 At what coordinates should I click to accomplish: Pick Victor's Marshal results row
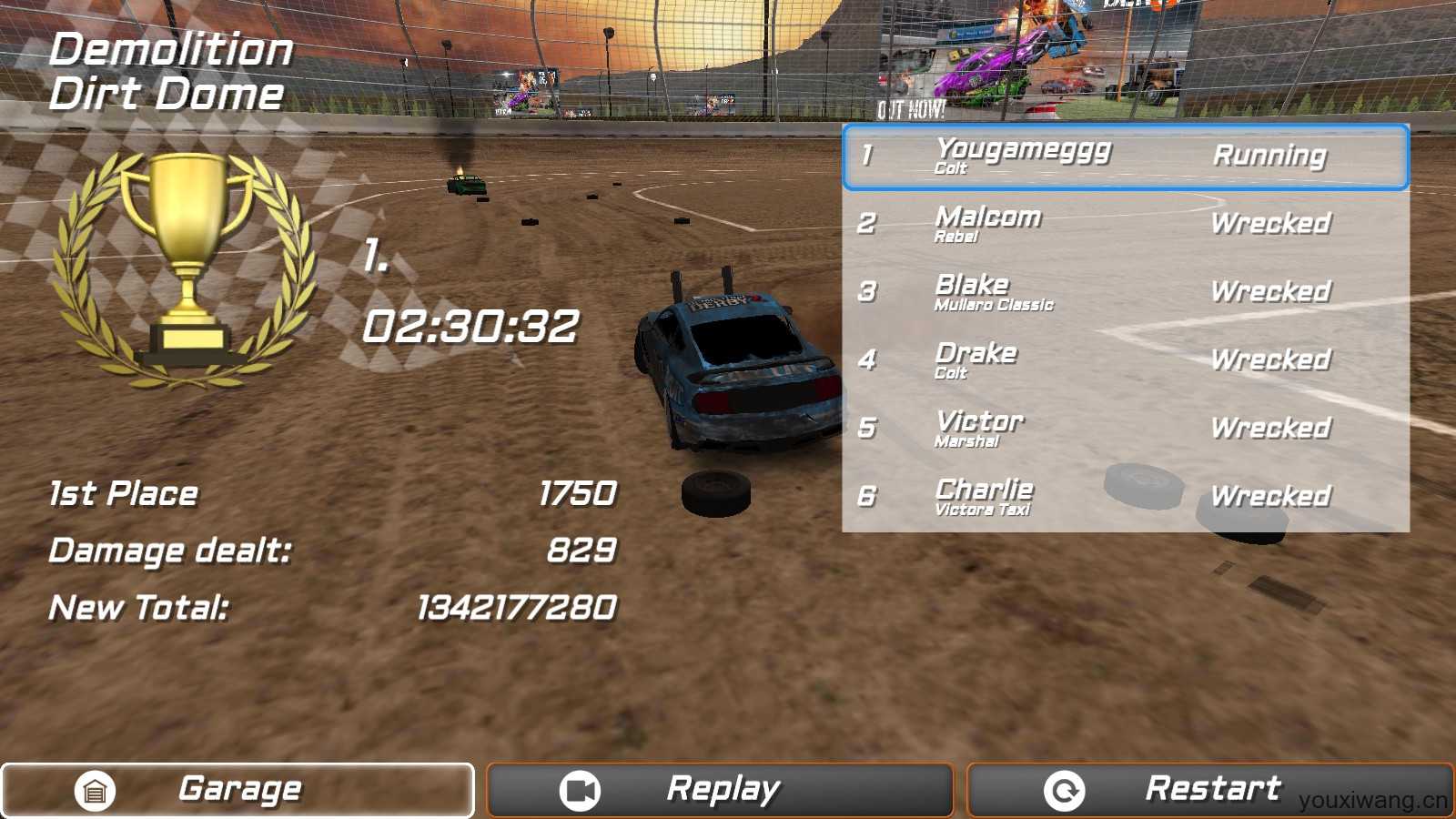(x=1126, y=430)
